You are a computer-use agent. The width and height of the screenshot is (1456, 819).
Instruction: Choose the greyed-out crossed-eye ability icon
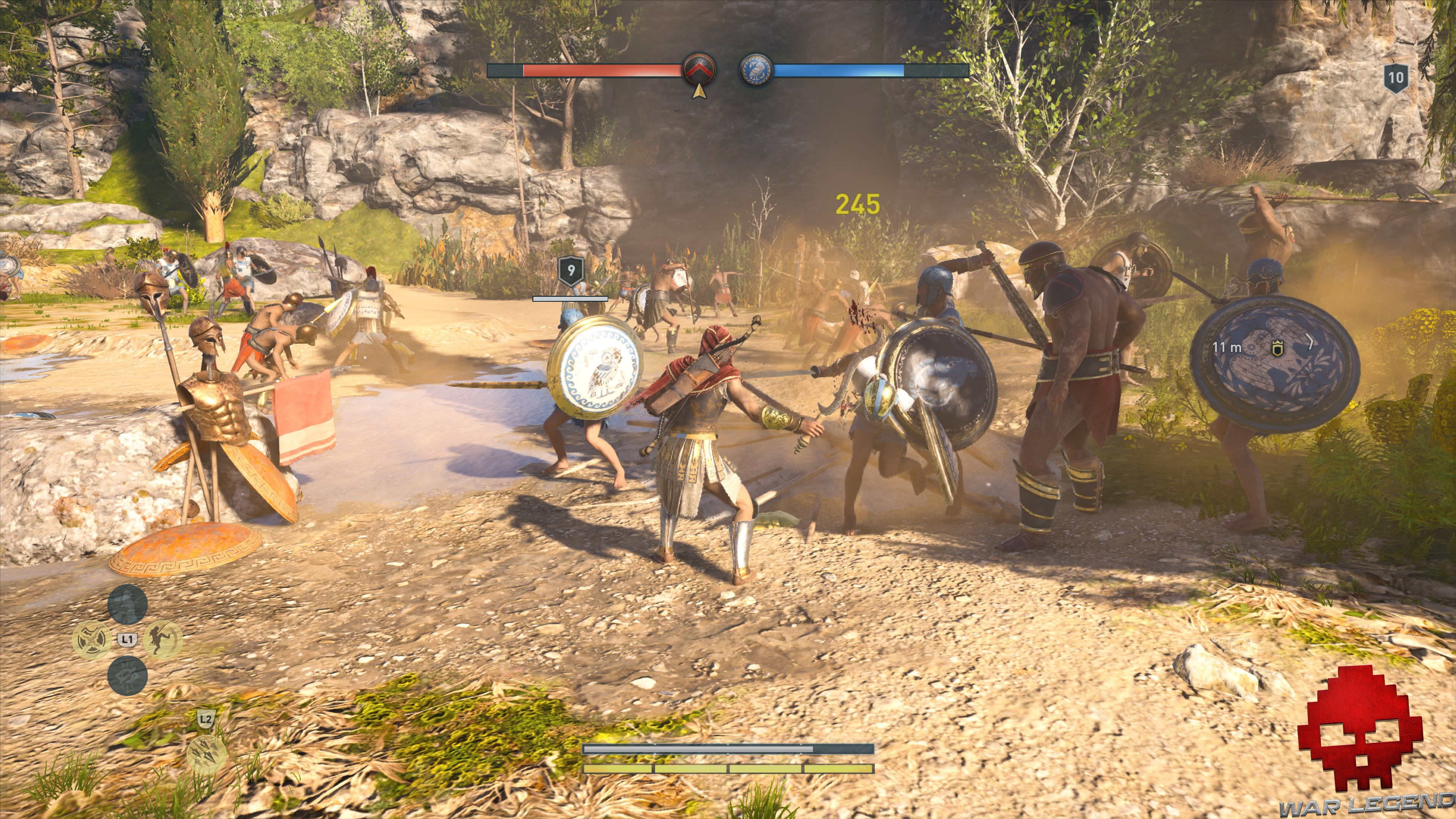click(127, 675)
